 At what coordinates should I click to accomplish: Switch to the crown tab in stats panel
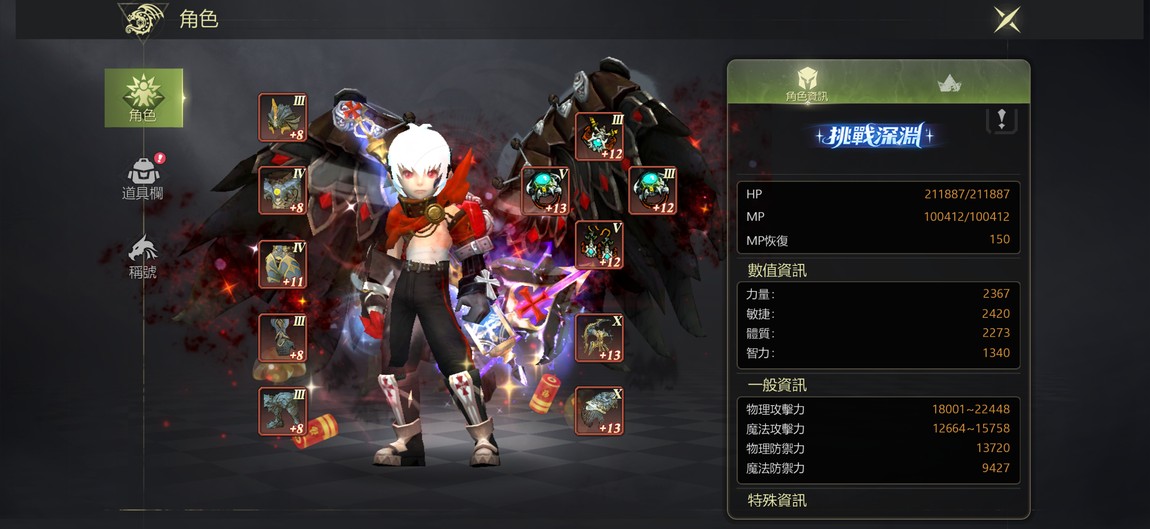[x=949, y=84]
